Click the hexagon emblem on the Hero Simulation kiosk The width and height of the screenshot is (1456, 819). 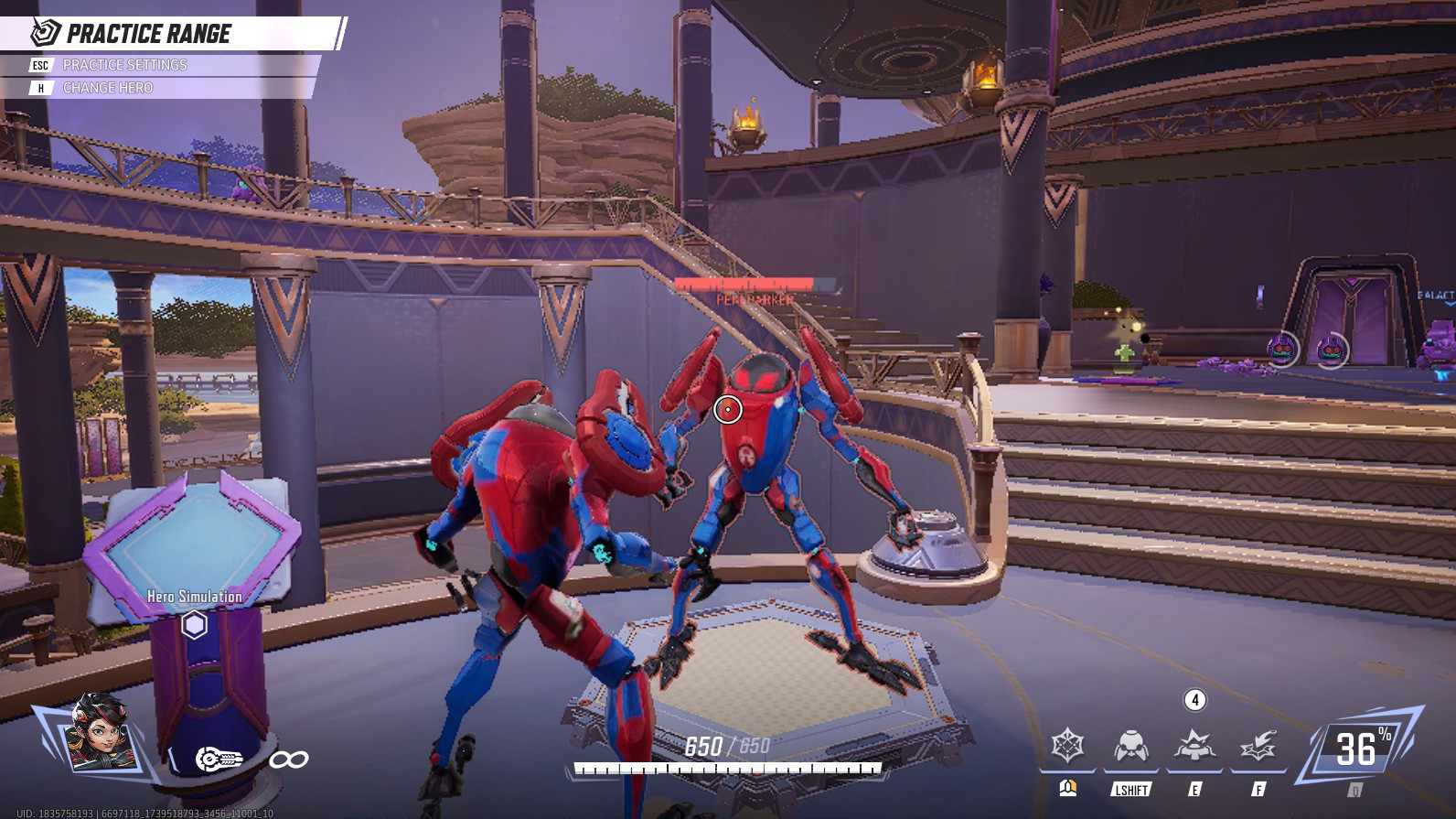[194, 625]
